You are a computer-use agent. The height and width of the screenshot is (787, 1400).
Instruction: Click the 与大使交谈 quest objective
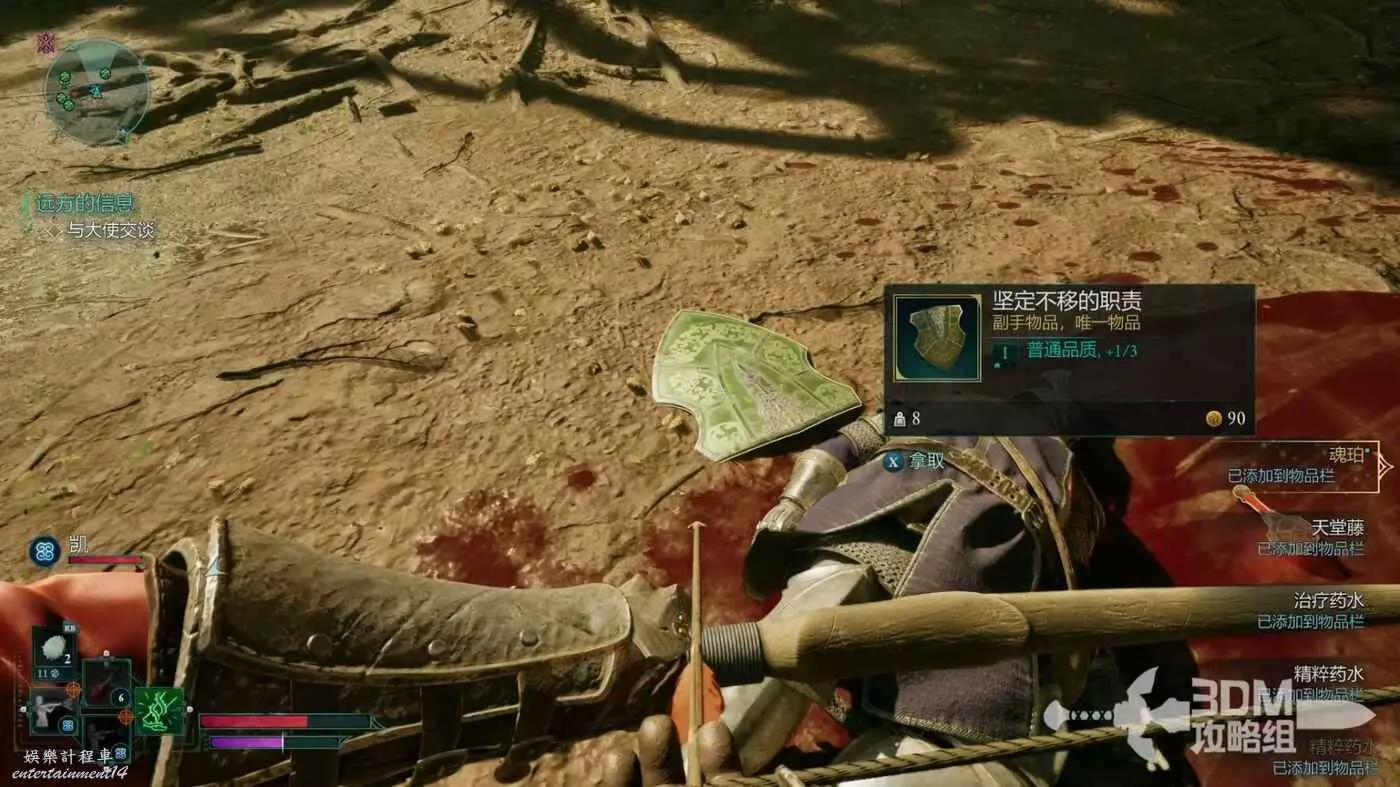[111, 231]
